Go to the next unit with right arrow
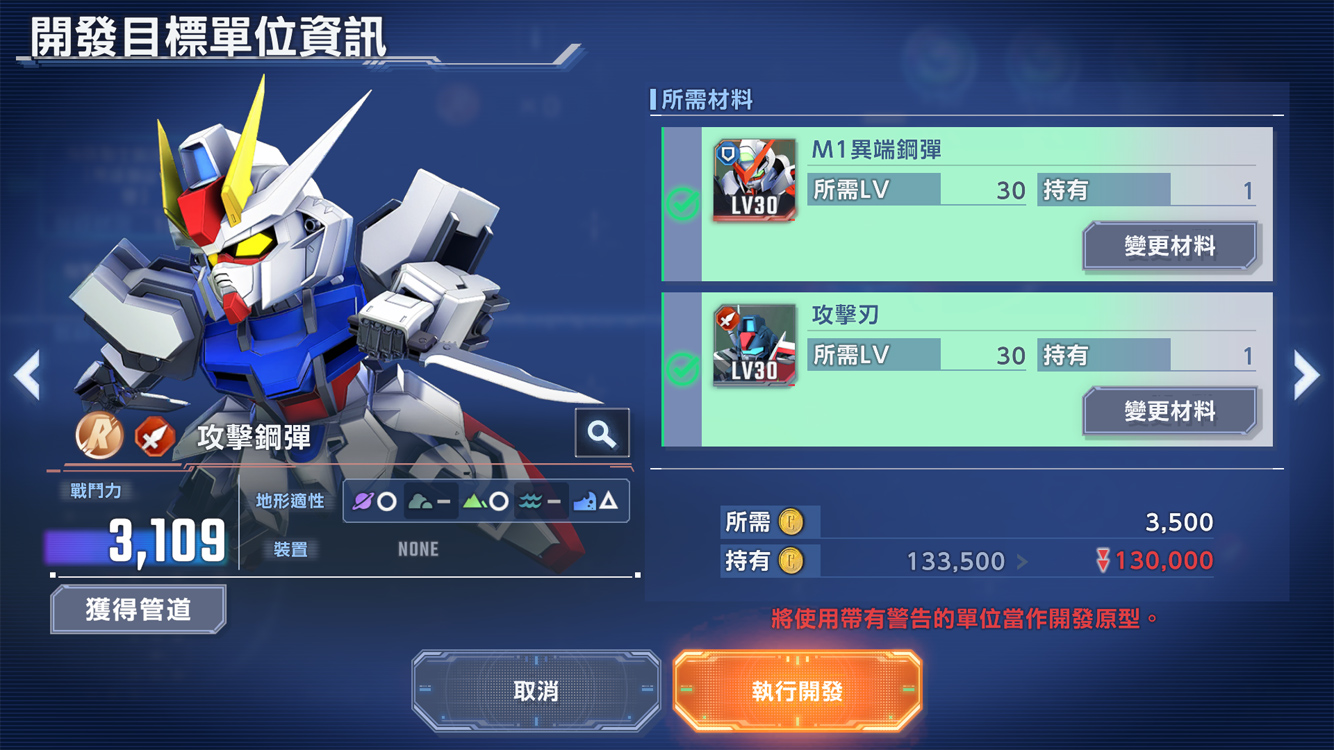 [1306, 375]
